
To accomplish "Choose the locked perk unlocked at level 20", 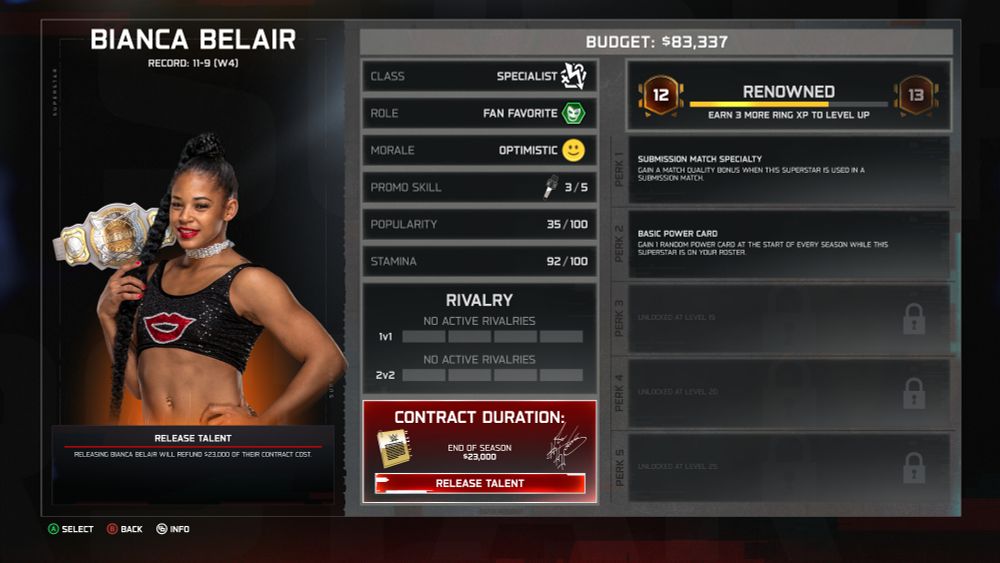I will pyautogui.click(x=792, y=392).
